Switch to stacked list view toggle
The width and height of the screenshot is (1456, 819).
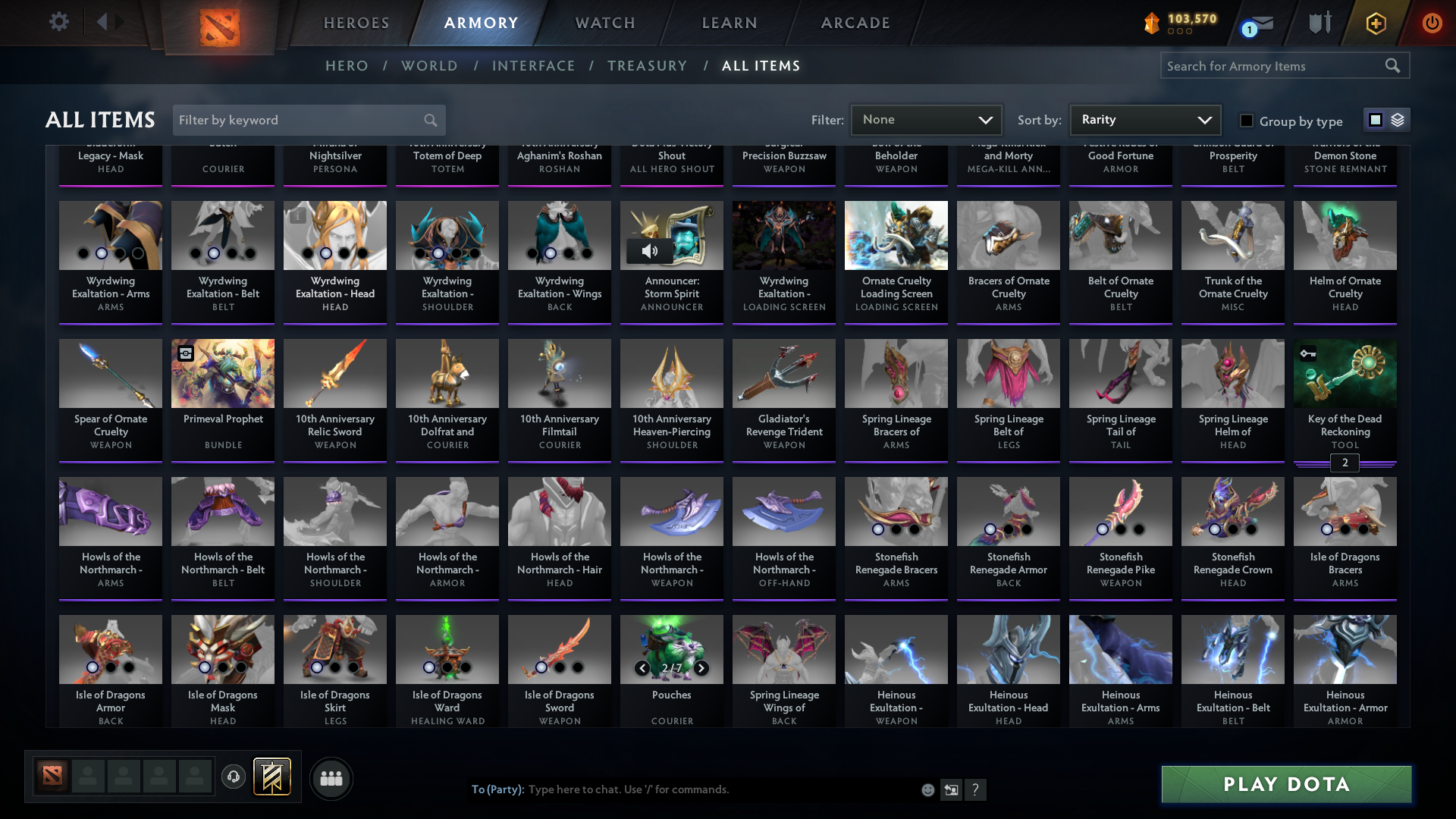click(x=1398, y=119)
